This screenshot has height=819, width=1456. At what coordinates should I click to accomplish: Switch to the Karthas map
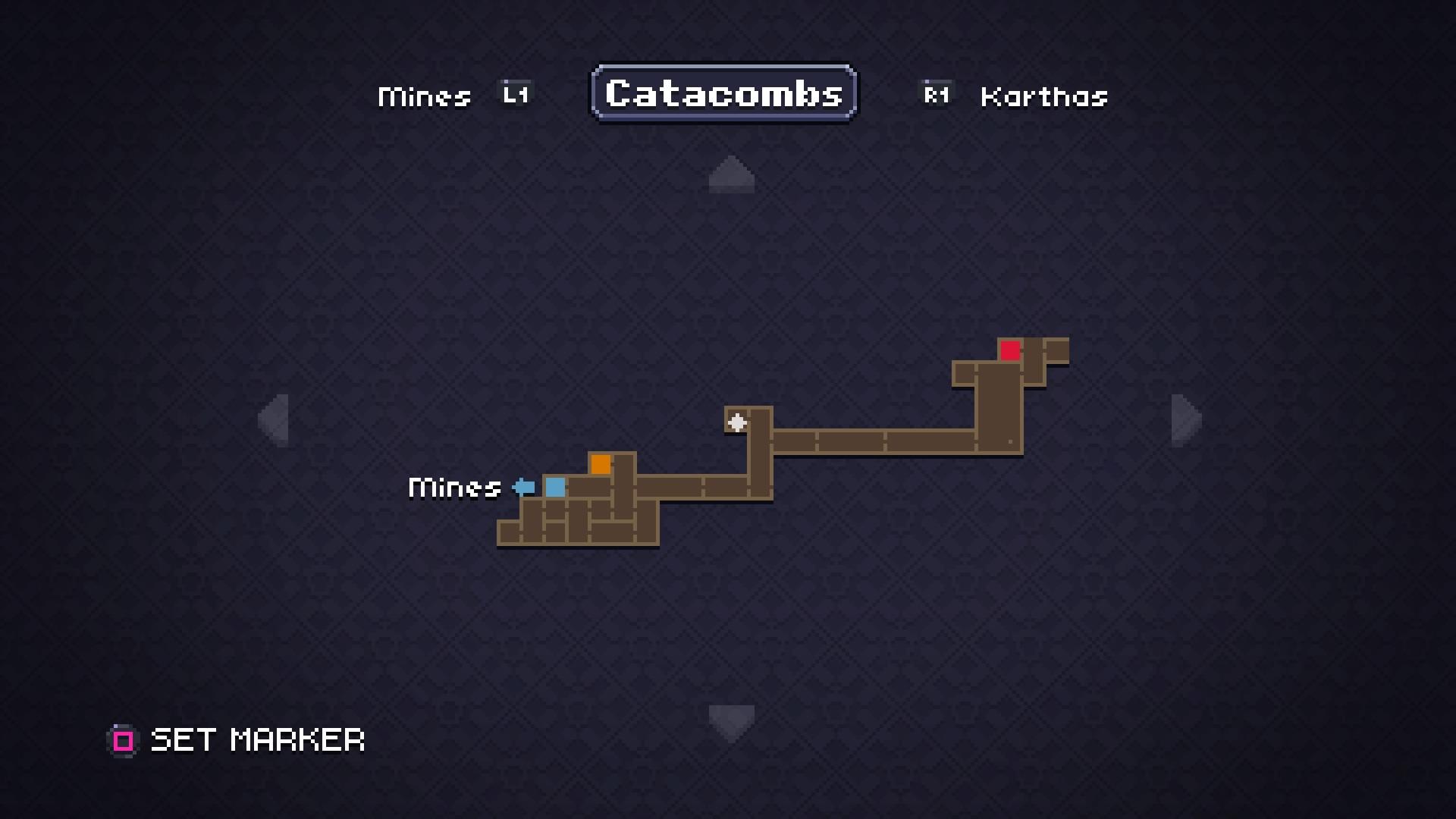point(1043,95)
